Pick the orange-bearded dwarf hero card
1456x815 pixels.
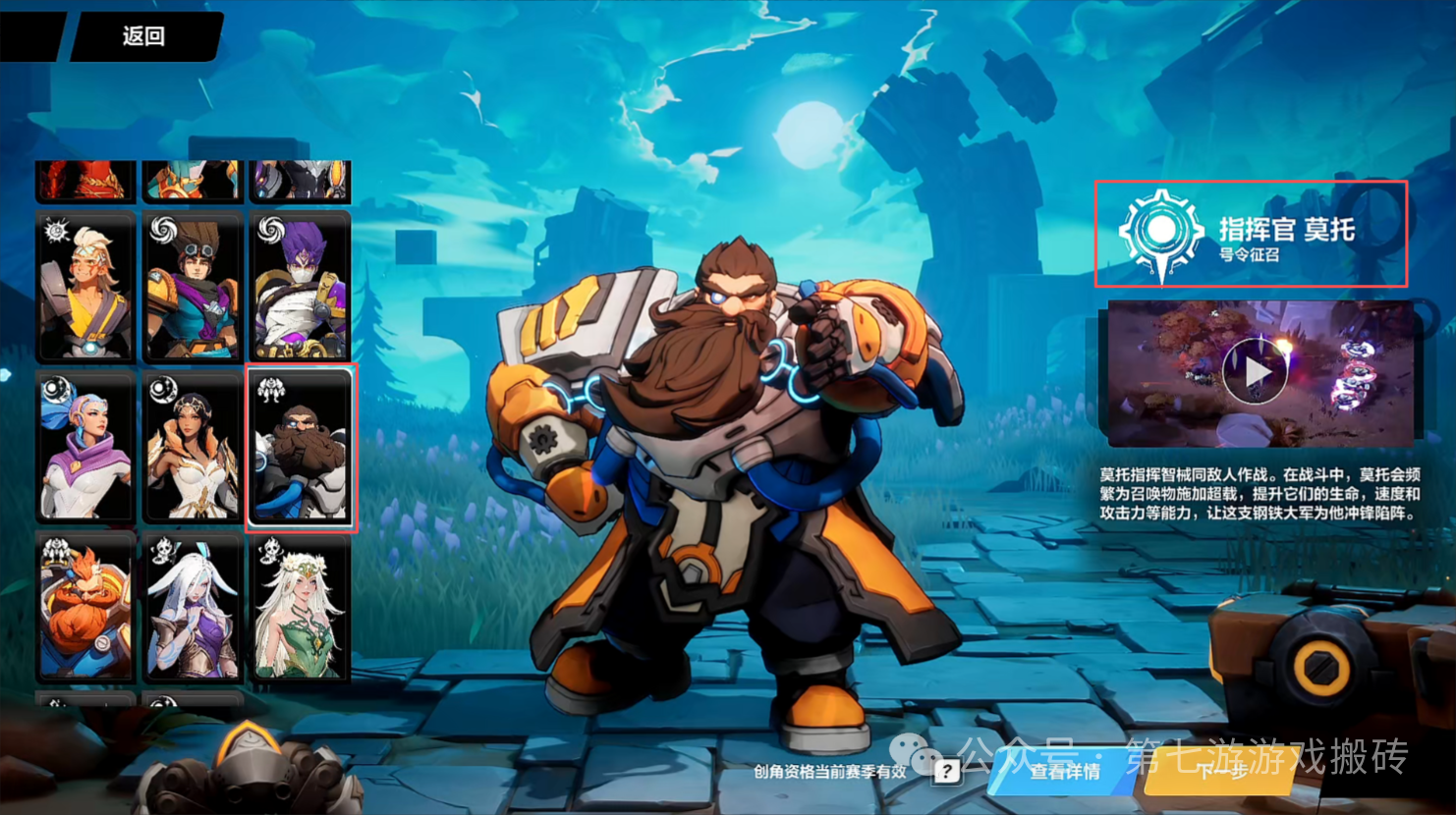(x=86, y=608)
